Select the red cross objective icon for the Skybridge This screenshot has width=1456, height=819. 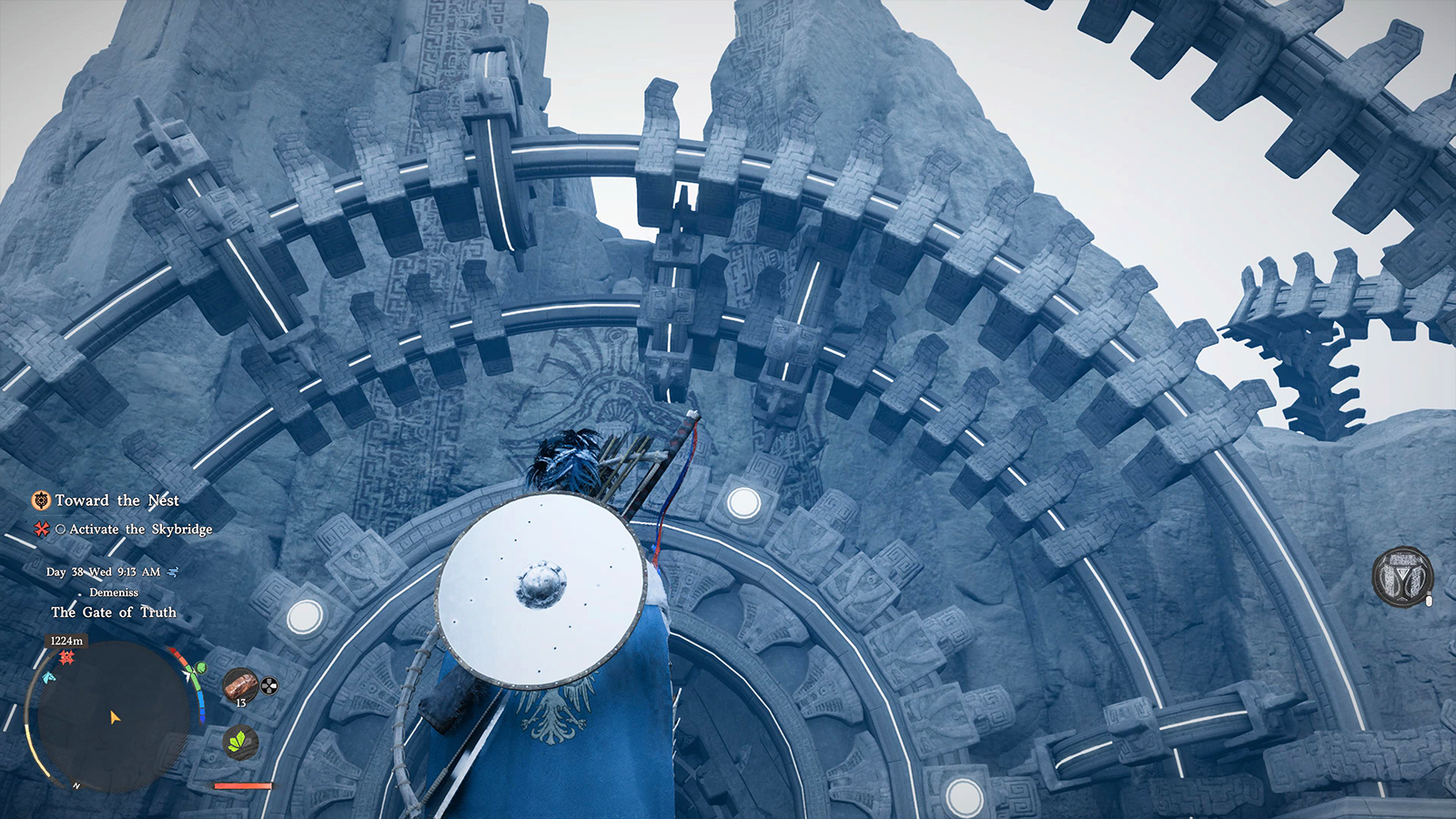tap(40, 530)
